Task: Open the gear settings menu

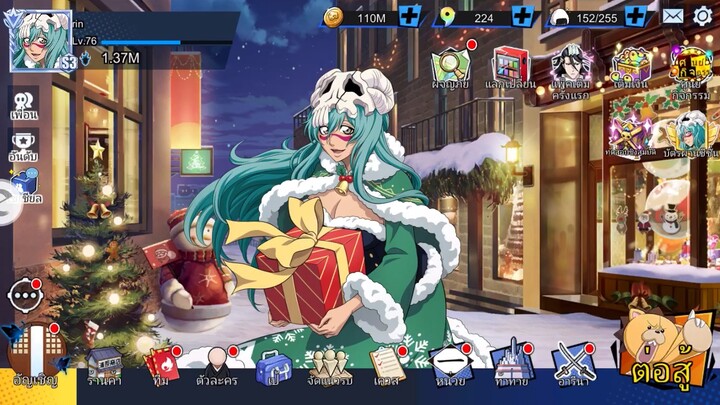Action: 704,16
